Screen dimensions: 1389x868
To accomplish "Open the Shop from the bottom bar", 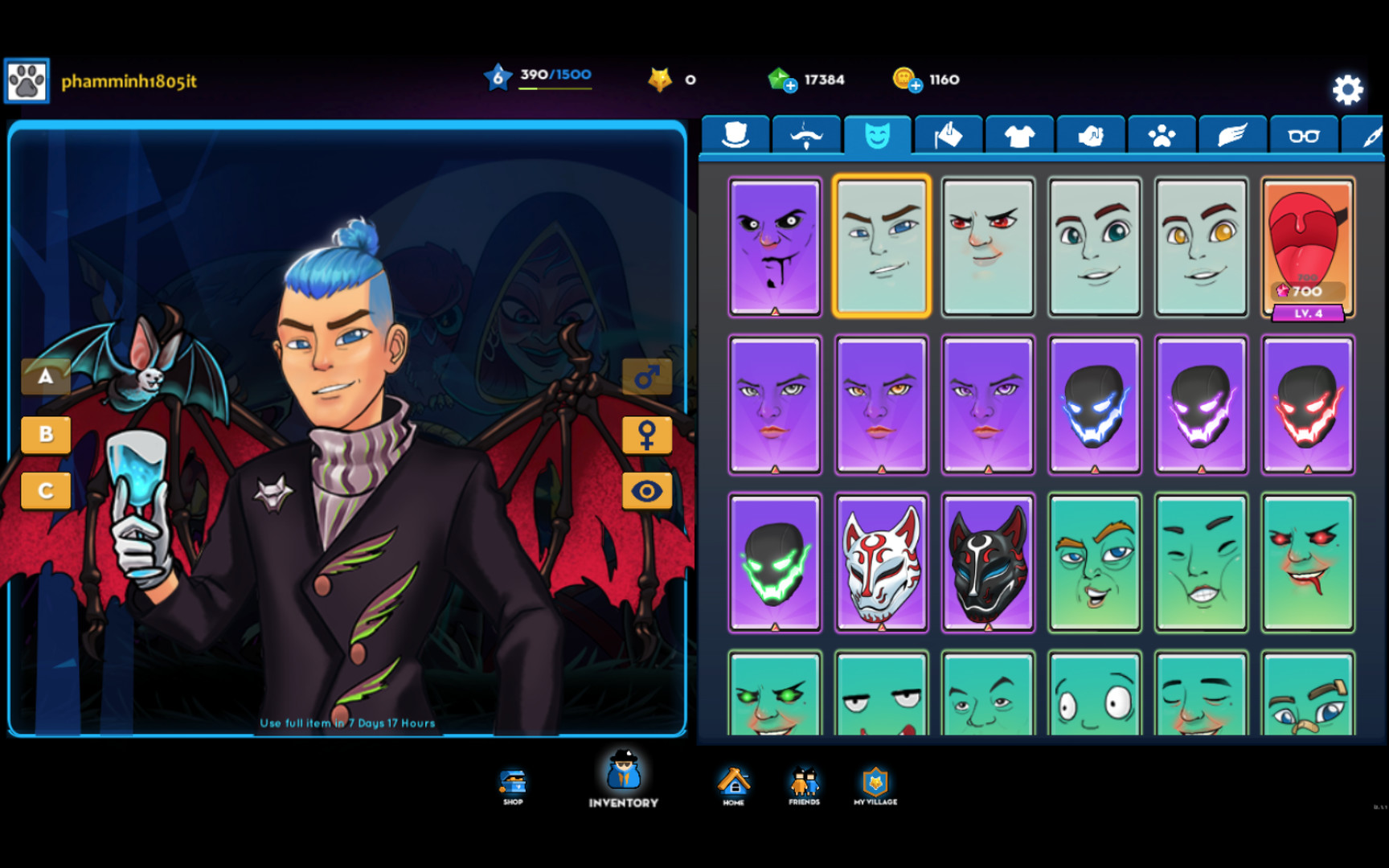I will pyautogui.click(x=512, y=782).
